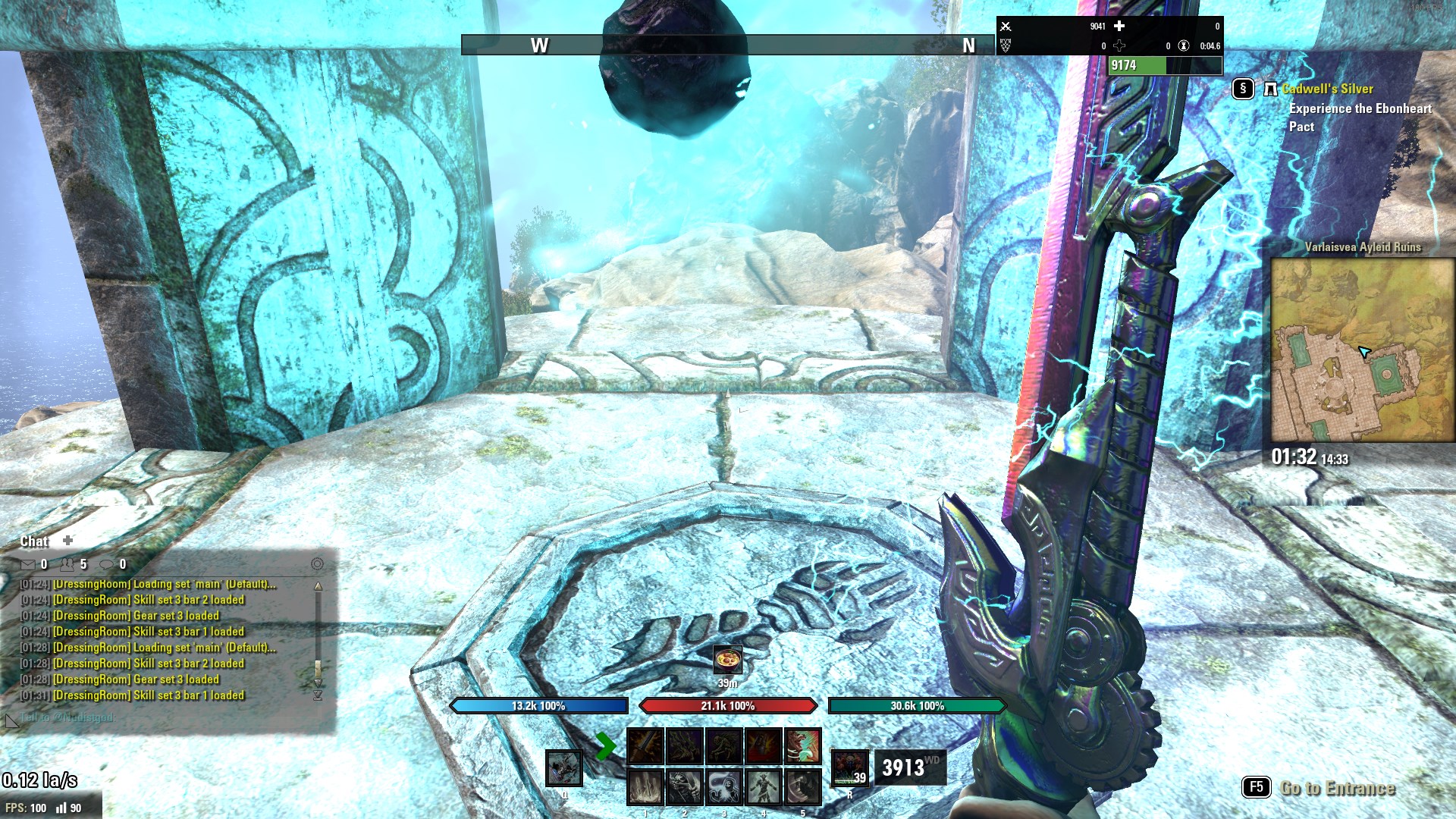Open the friends list icon in chat
The height and width of the screenshot is (819, 1456).
coord(68,564)
